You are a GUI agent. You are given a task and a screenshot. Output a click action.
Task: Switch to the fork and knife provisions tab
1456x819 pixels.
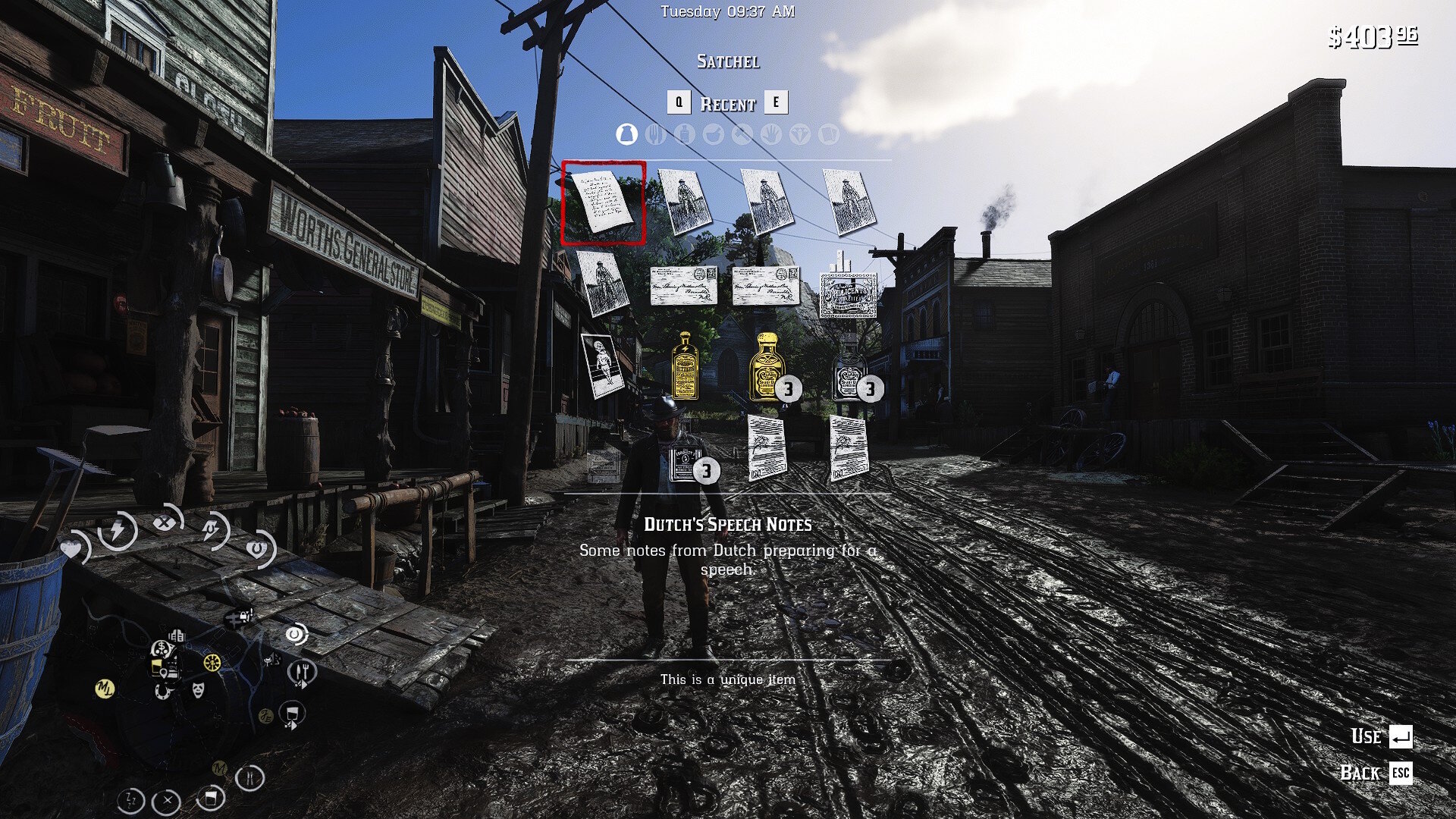(x=655, y=135)
